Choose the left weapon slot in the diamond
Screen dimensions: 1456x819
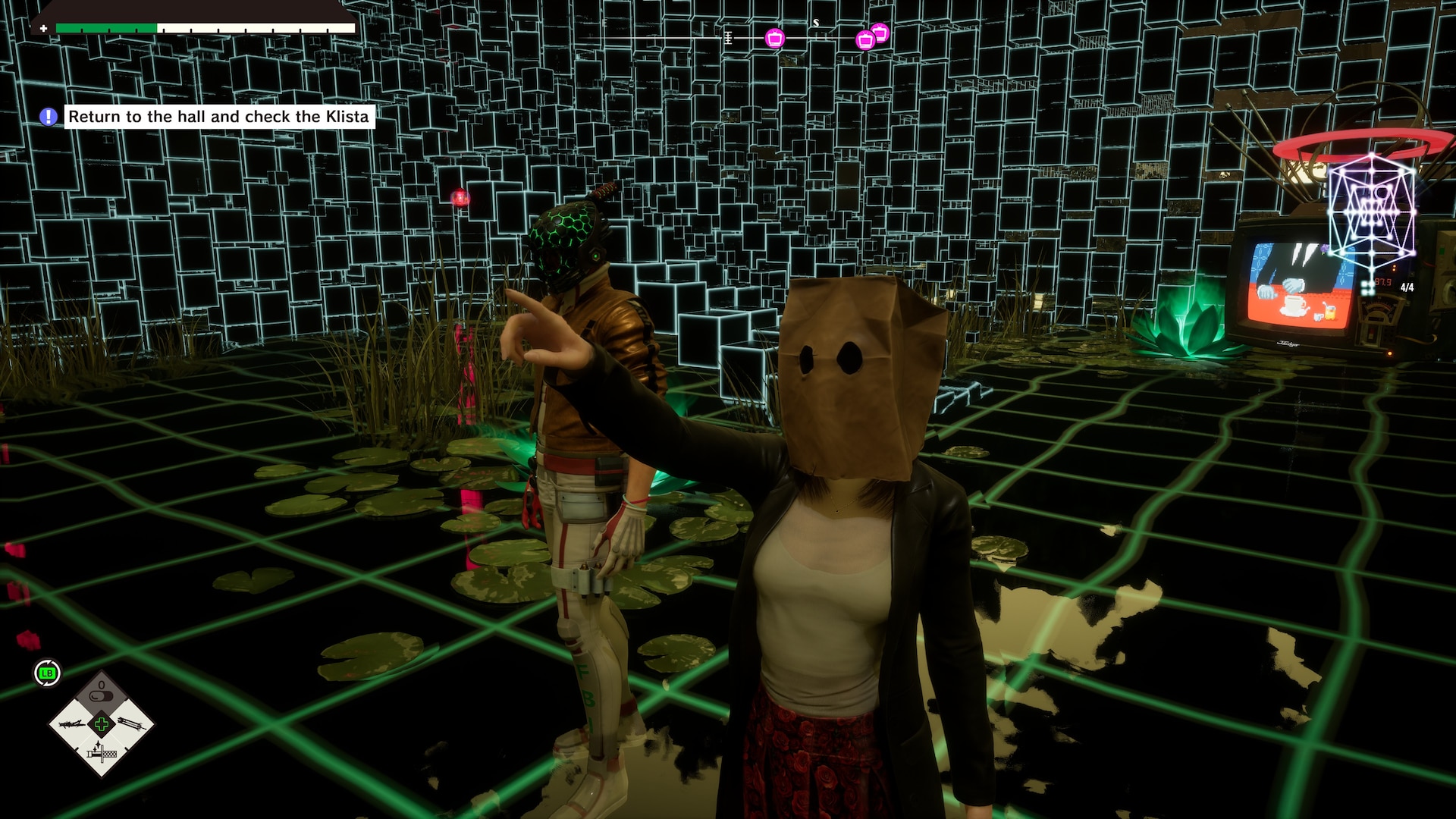click(x=74, y=723)
